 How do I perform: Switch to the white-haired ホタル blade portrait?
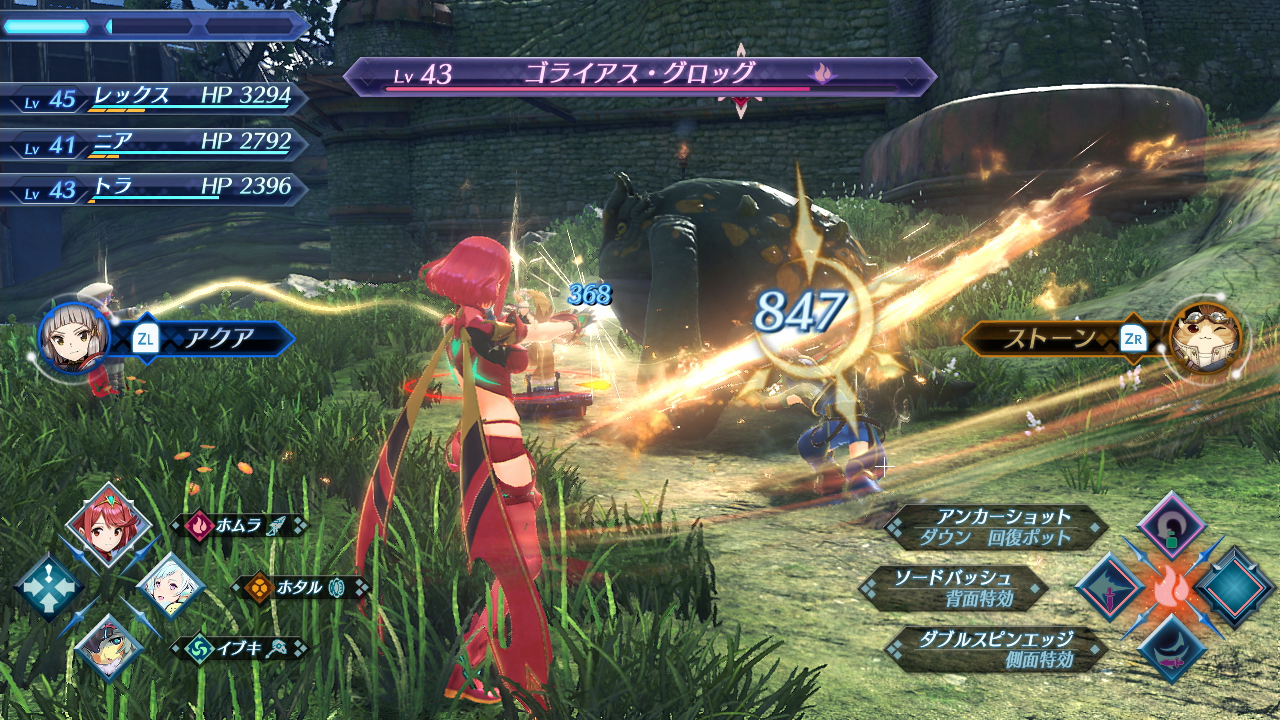[170, 587]
